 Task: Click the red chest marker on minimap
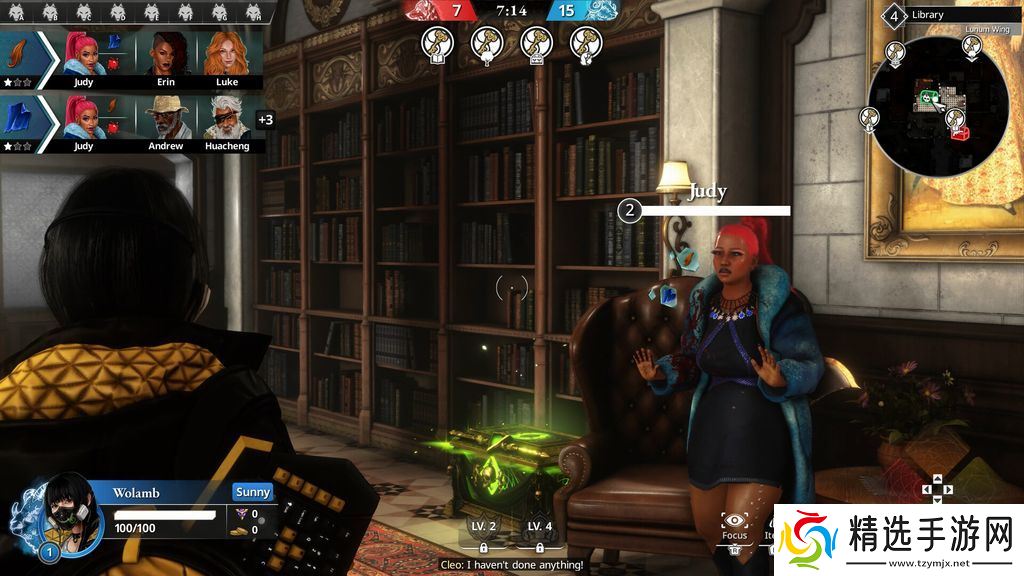pyautogui.click(x=959, y=132)
